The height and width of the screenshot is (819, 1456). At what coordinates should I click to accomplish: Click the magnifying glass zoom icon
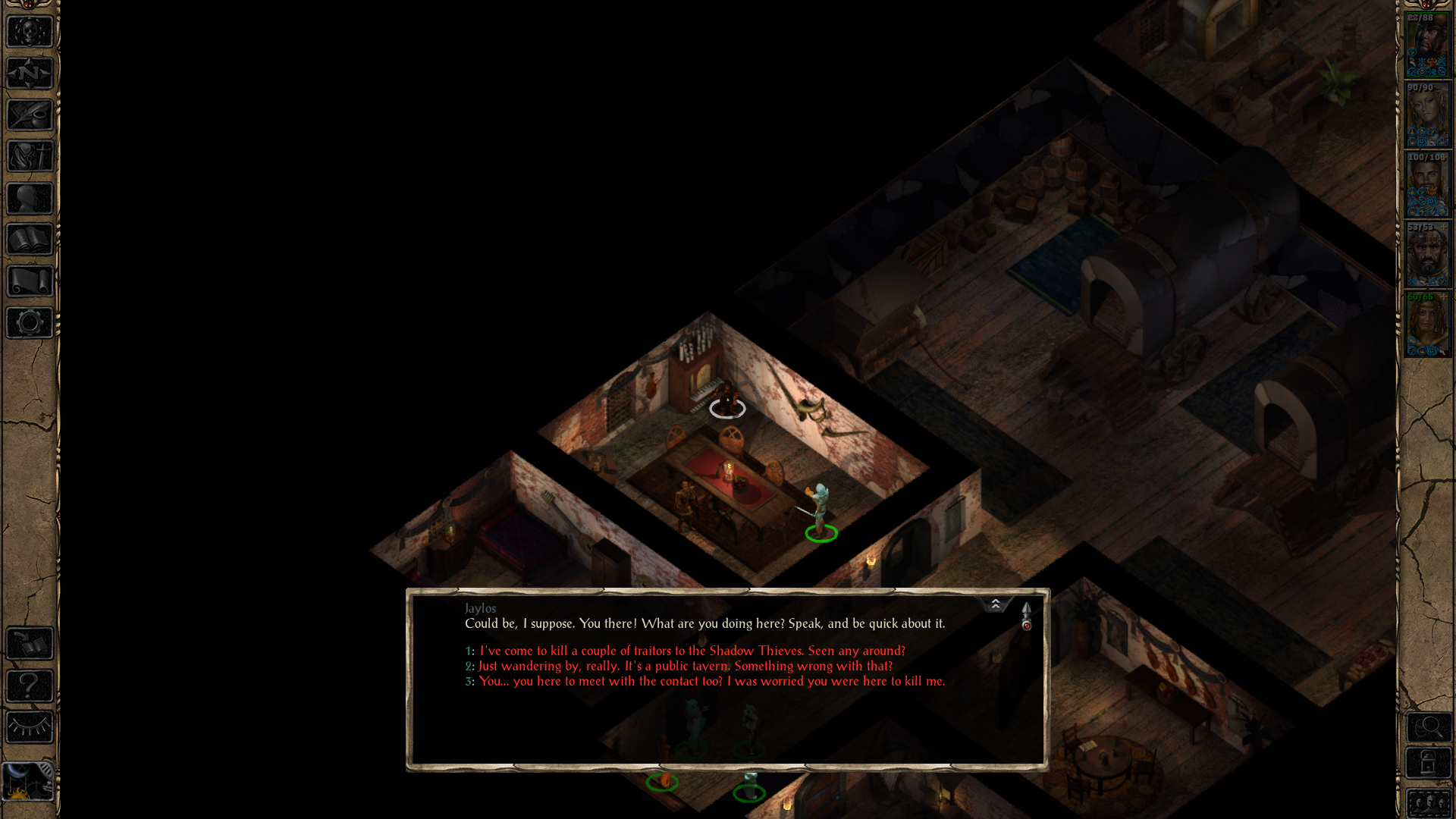click(x=1429, y=726)
